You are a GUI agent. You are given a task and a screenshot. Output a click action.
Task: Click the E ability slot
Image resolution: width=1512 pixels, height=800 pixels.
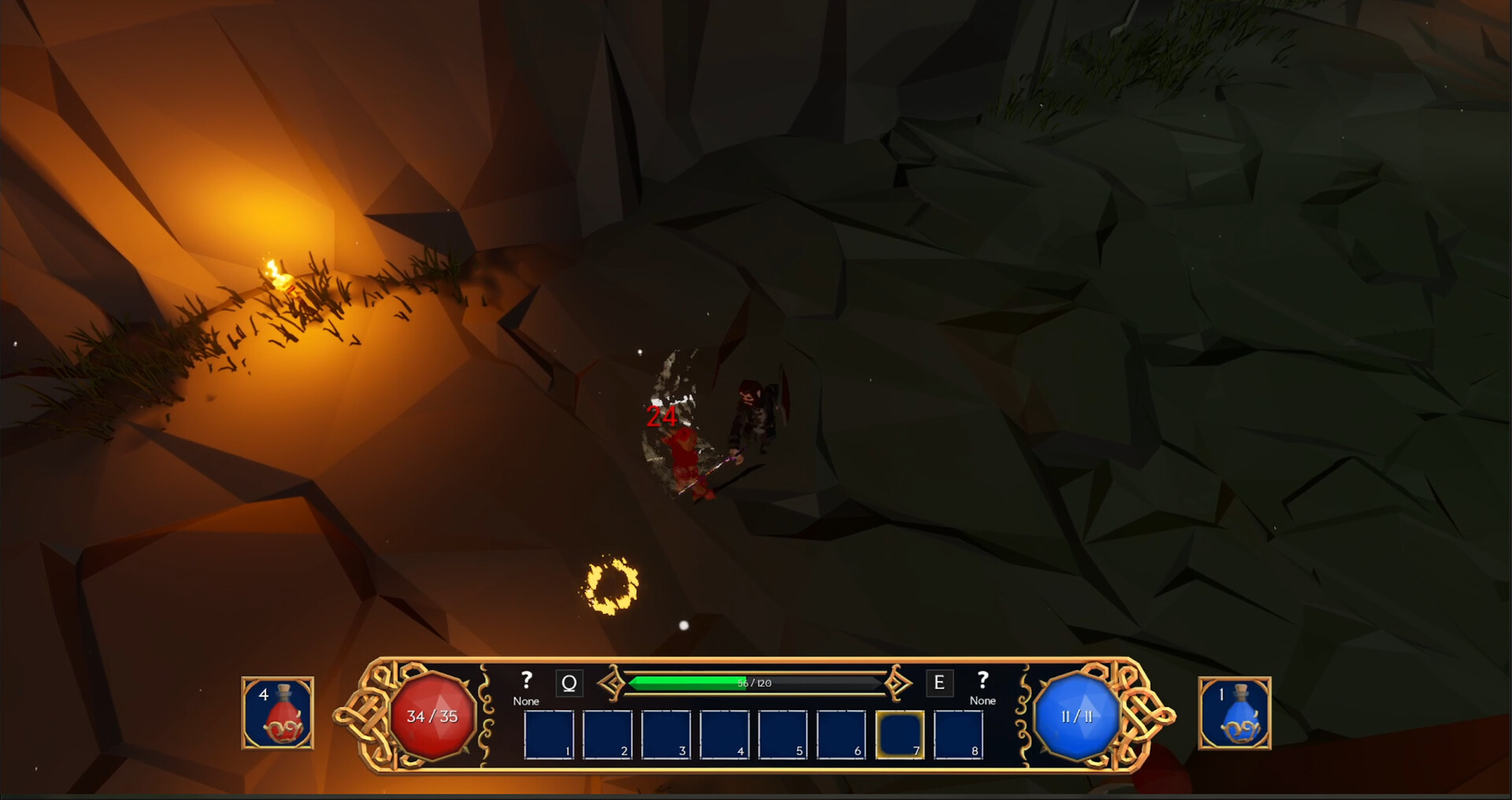(x=939, y=683)
